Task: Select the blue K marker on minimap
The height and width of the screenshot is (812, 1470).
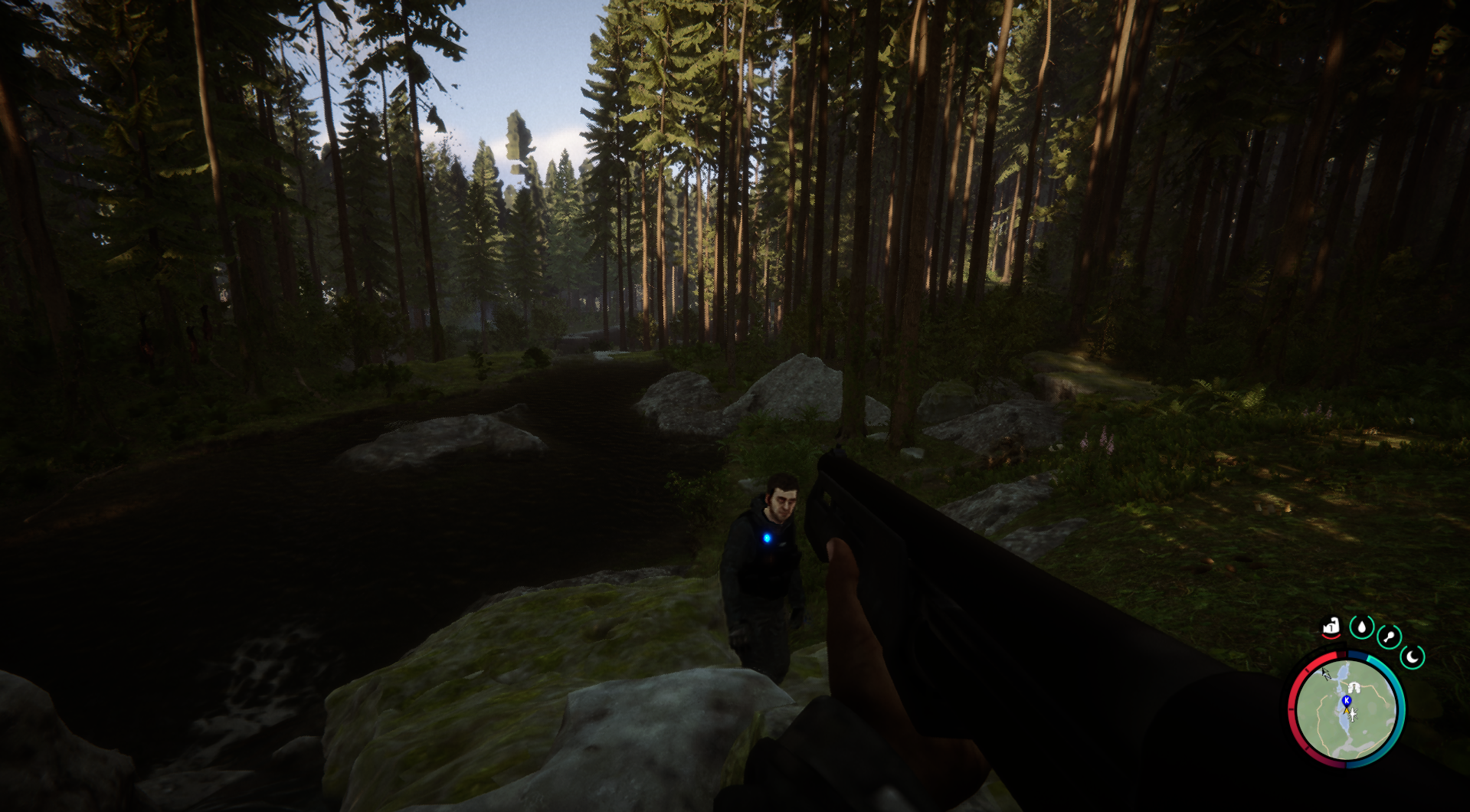Action: pos(1347,700)
